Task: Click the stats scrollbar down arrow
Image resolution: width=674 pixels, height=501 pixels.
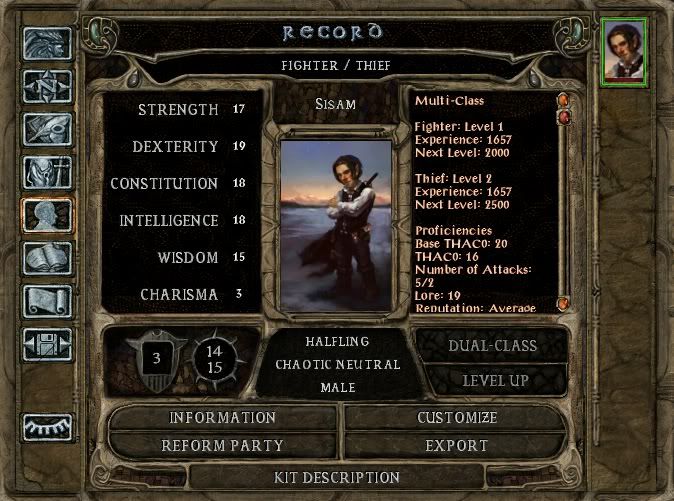Action: point(564,303)
